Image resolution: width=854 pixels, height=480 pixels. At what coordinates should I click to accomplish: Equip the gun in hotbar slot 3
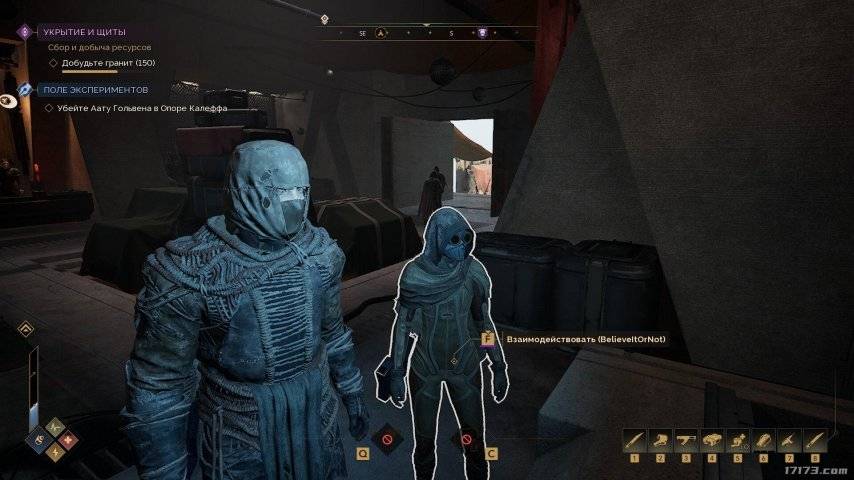[x=685, y=439]
